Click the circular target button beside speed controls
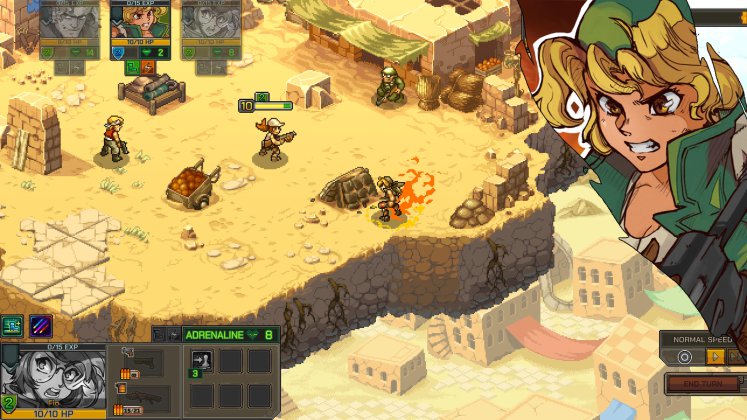 [685, 356]
